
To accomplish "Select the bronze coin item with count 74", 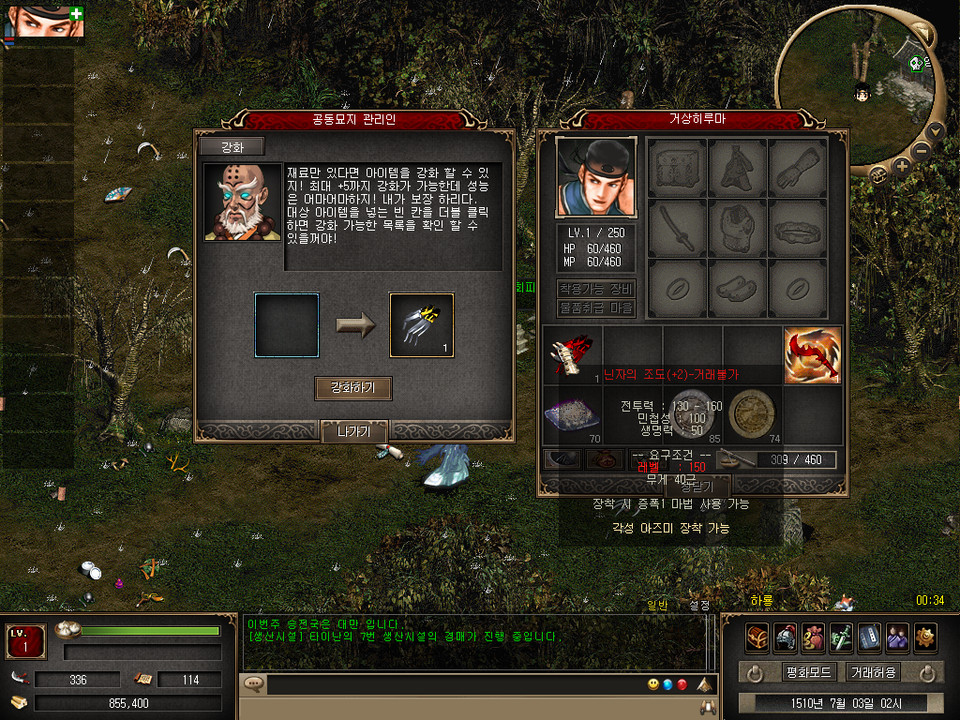I will tap(751, 415).
